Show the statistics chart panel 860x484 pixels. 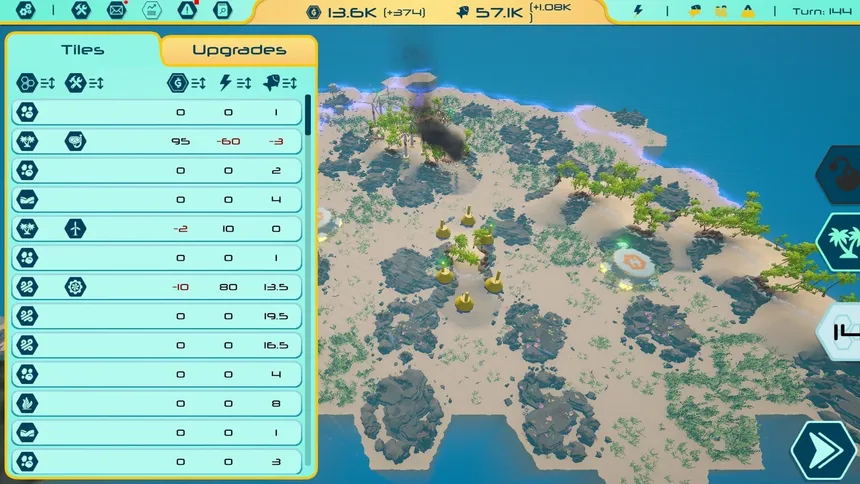[151, 10]
